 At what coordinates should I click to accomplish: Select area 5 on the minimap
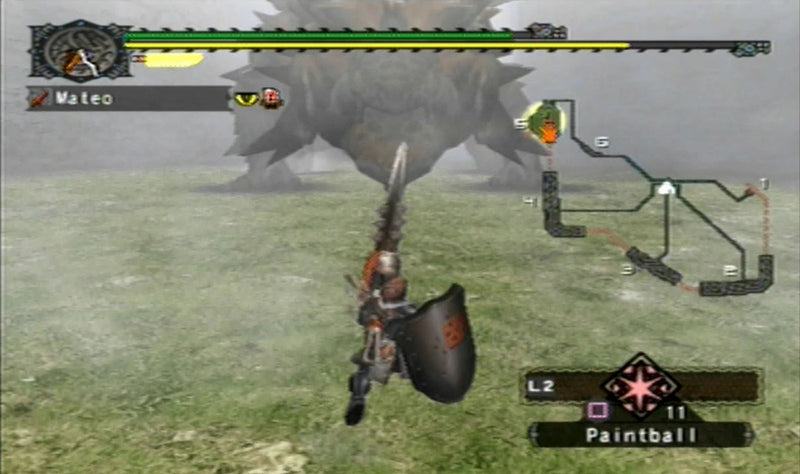520,123
